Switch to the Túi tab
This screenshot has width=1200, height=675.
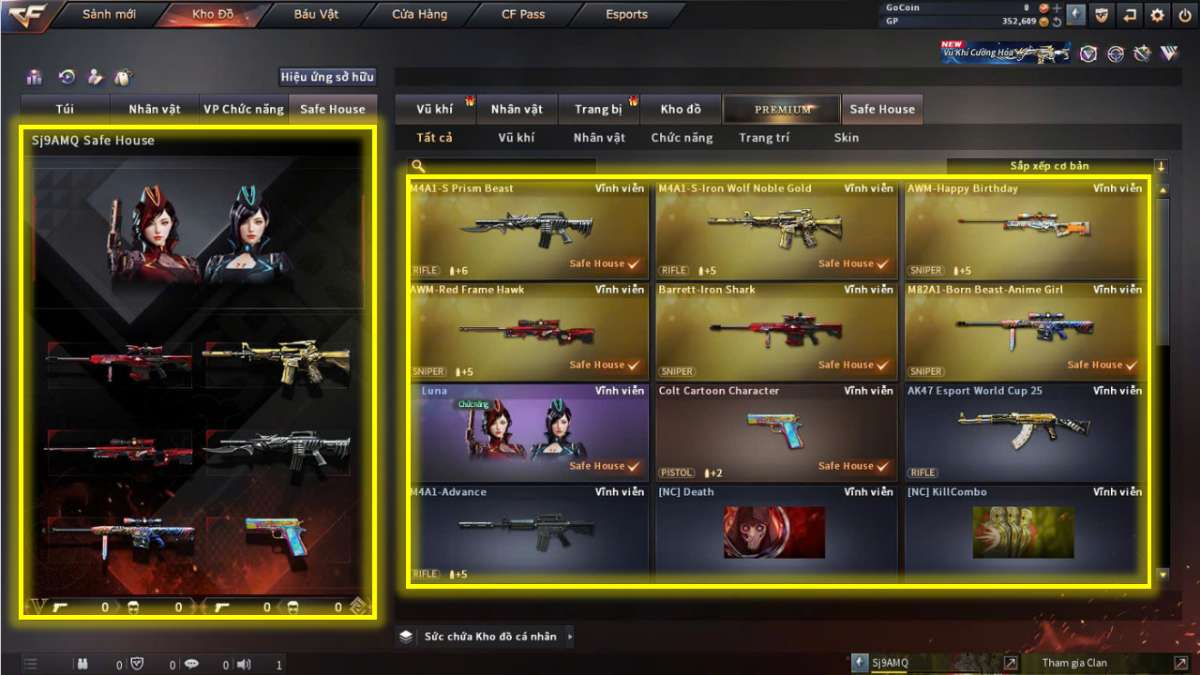[x=66, y=109]
